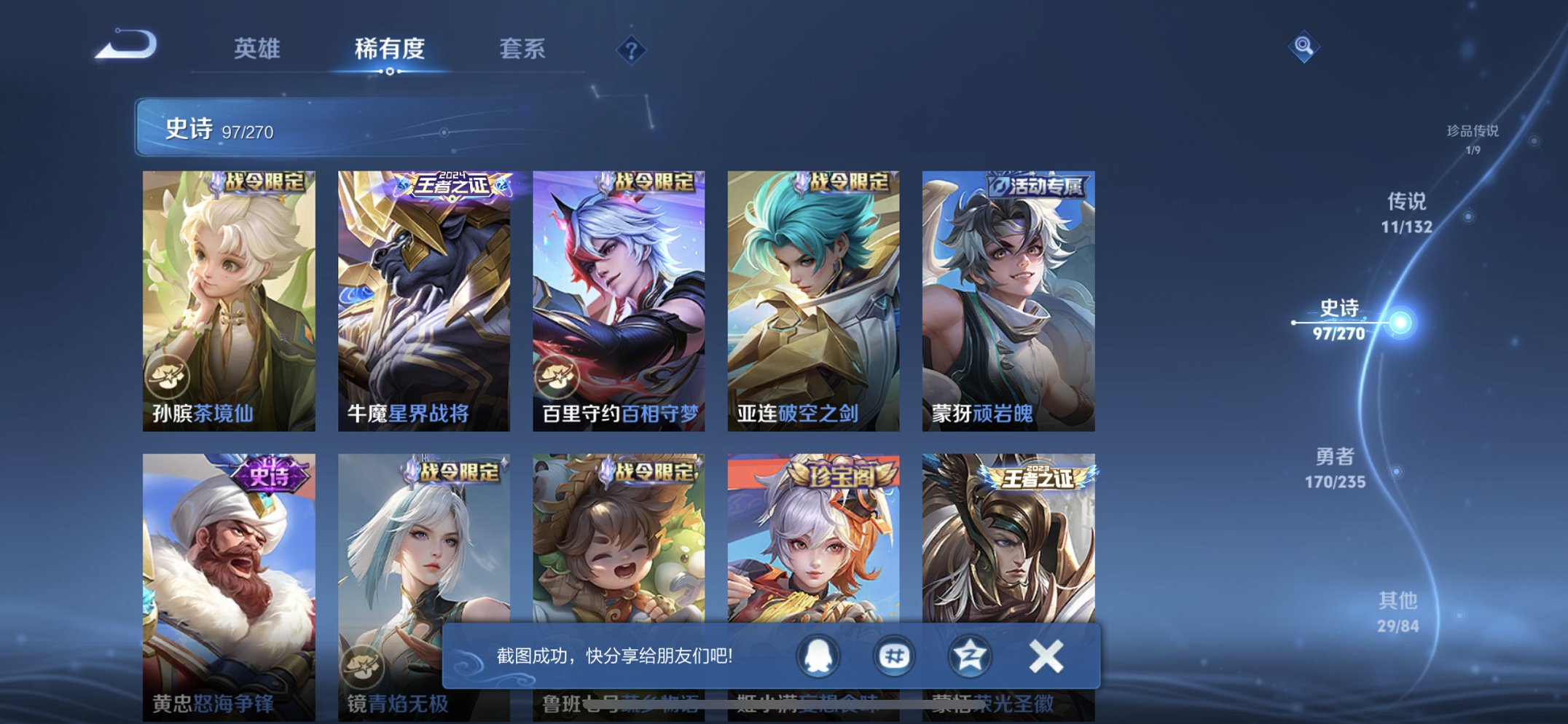Switch to the 套系 tab

tap(524, 48)
